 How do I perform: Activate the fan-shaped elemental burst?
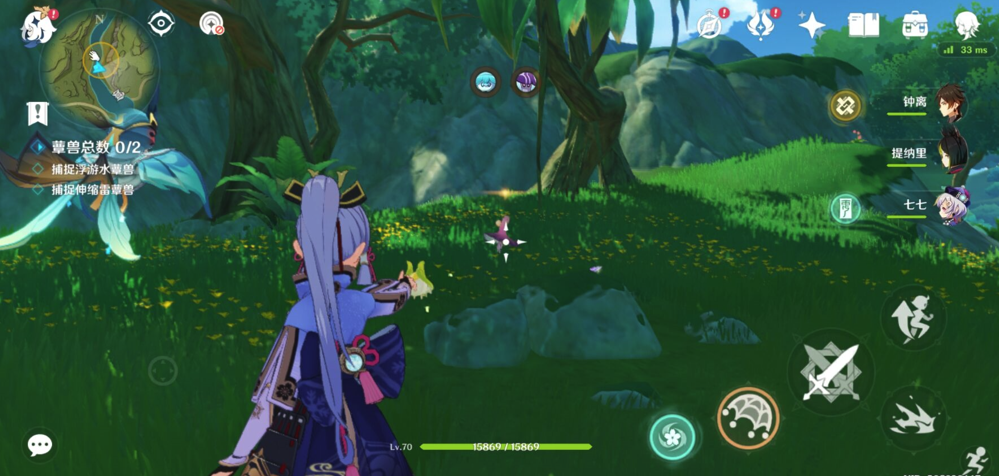click(x=748, y=417)
